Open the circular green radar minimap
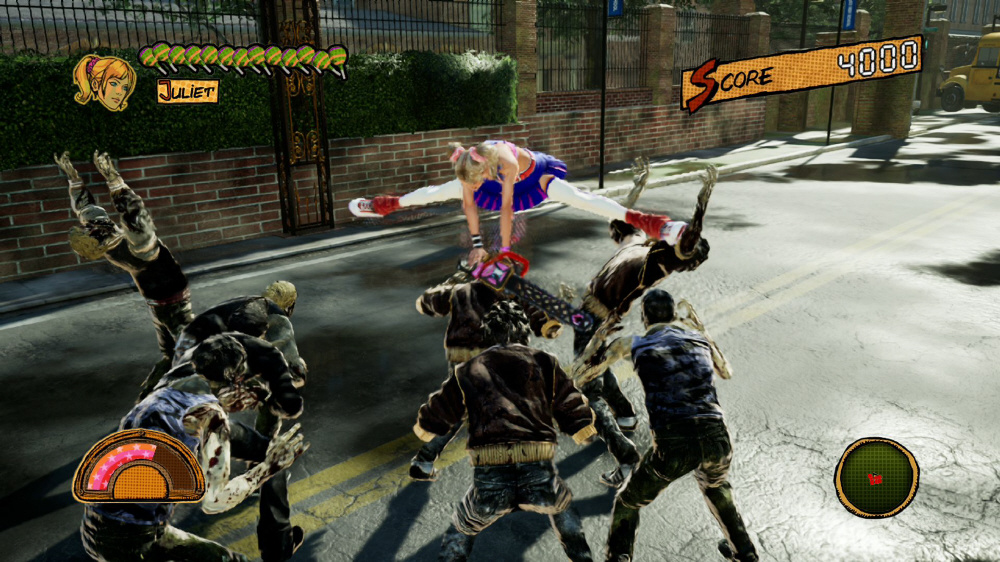1000x562 pixels. point(876,477)
